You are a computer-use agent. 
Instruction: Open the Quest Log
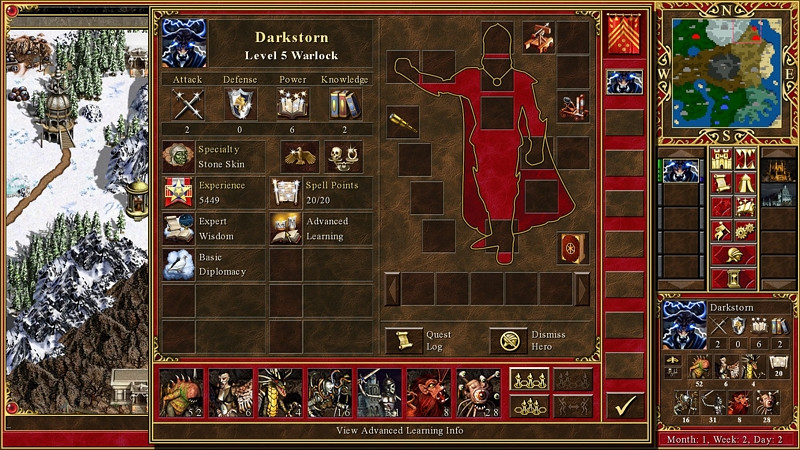403,340
